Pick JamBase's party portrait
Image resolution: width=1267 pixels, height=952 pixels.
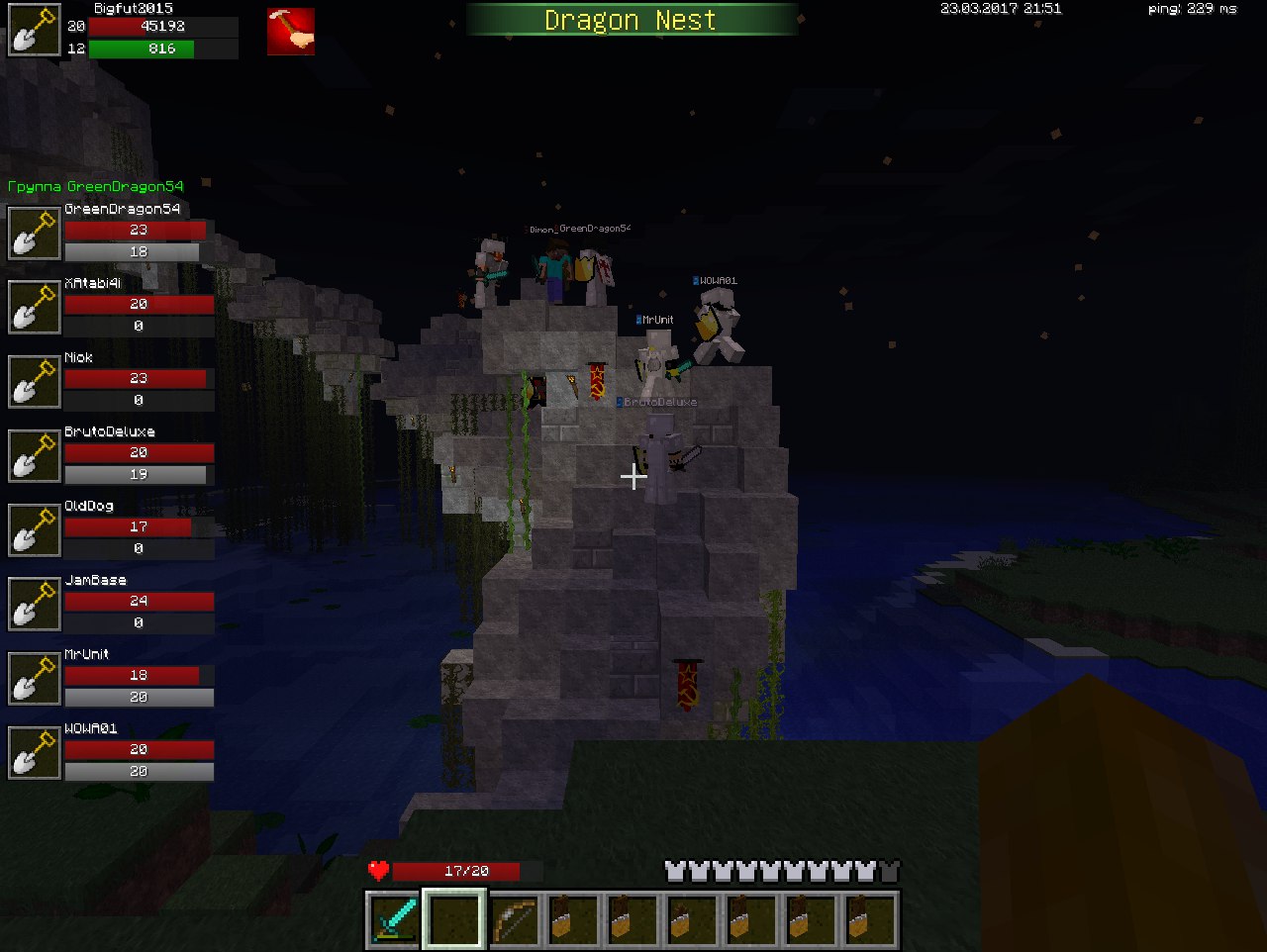[x=35, y=604]
